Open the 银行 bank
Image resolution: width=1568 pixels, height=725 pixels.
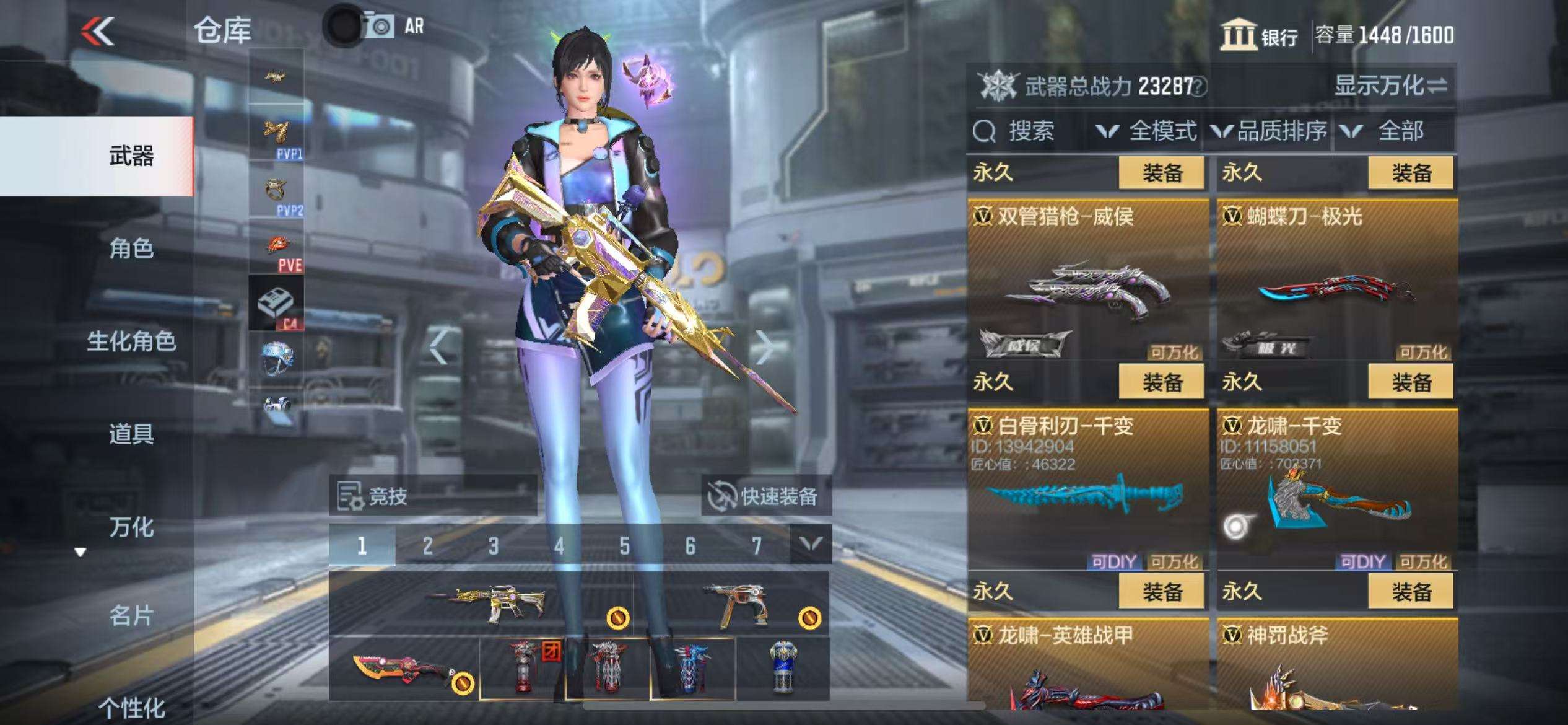(x=1259, y=35)
